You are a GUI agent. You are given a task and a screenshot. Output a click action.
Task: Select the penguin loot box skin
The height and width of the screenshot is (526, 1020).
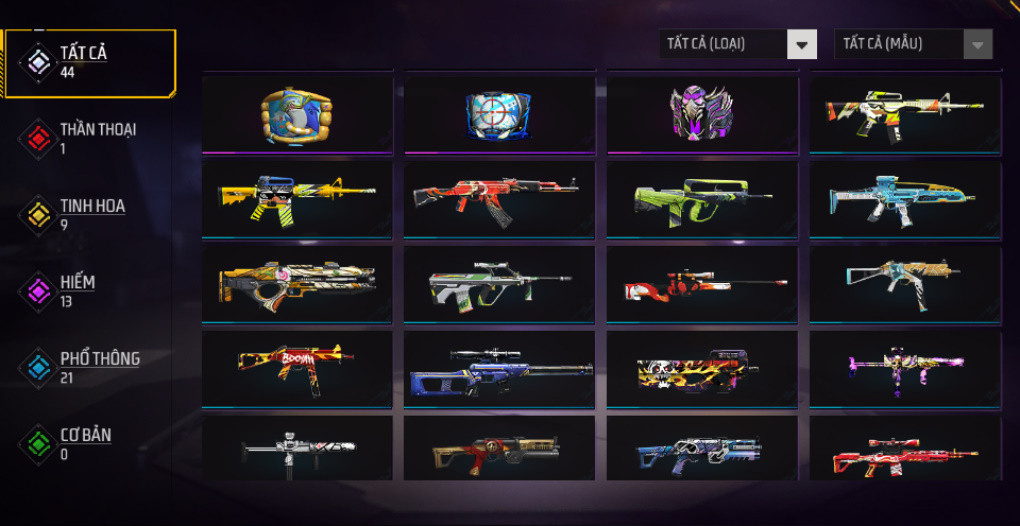(297, 112)
